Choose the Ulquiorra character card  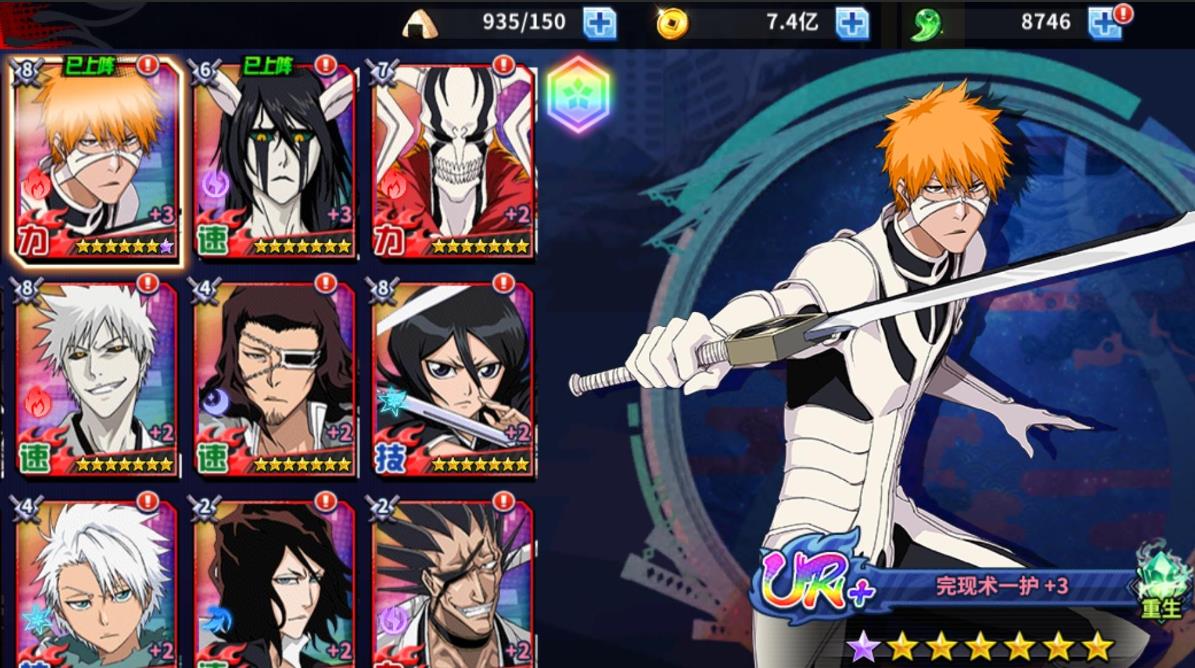tap(275, 162)
